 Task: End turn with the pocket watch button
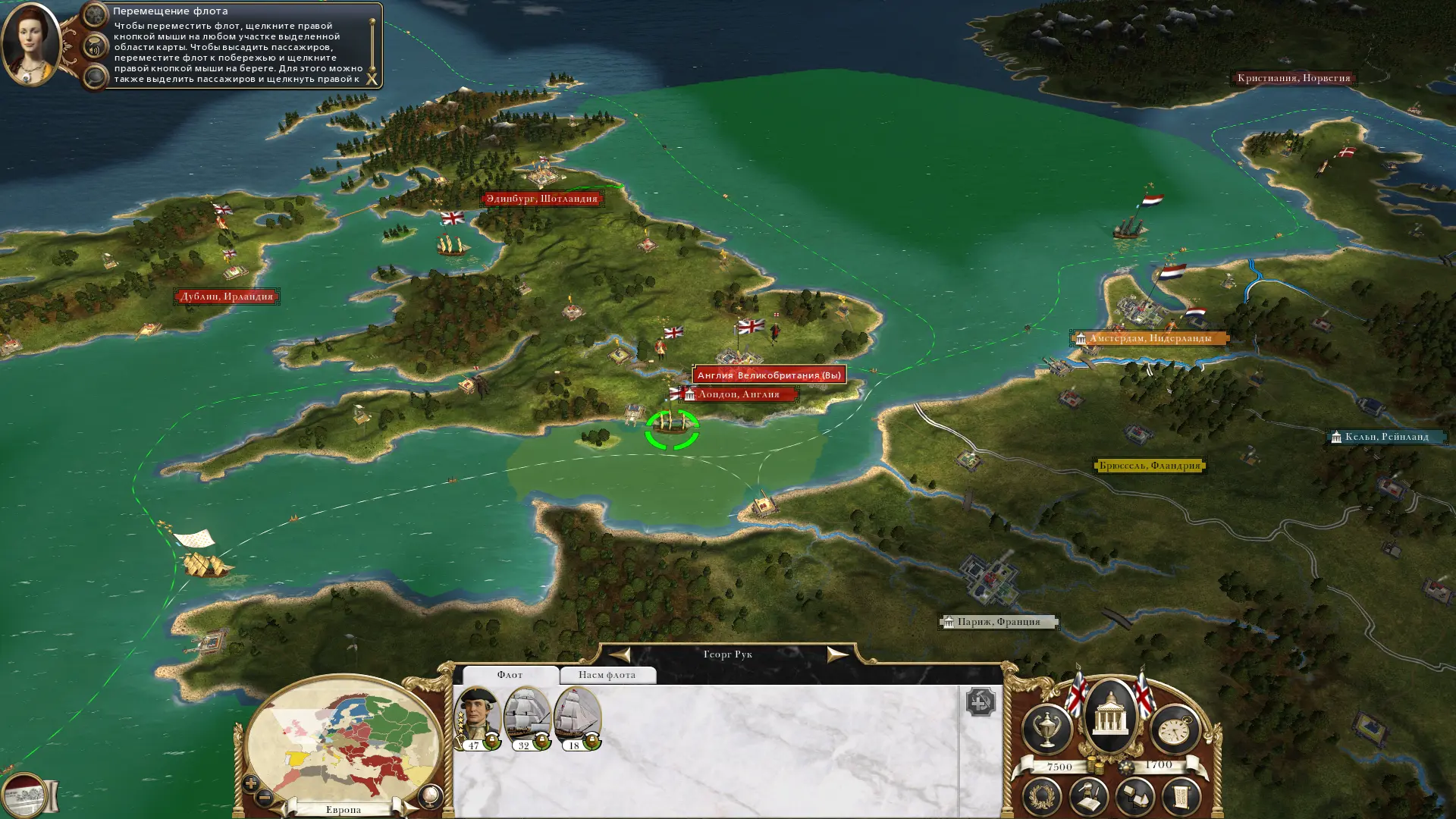click(1175, 730)
